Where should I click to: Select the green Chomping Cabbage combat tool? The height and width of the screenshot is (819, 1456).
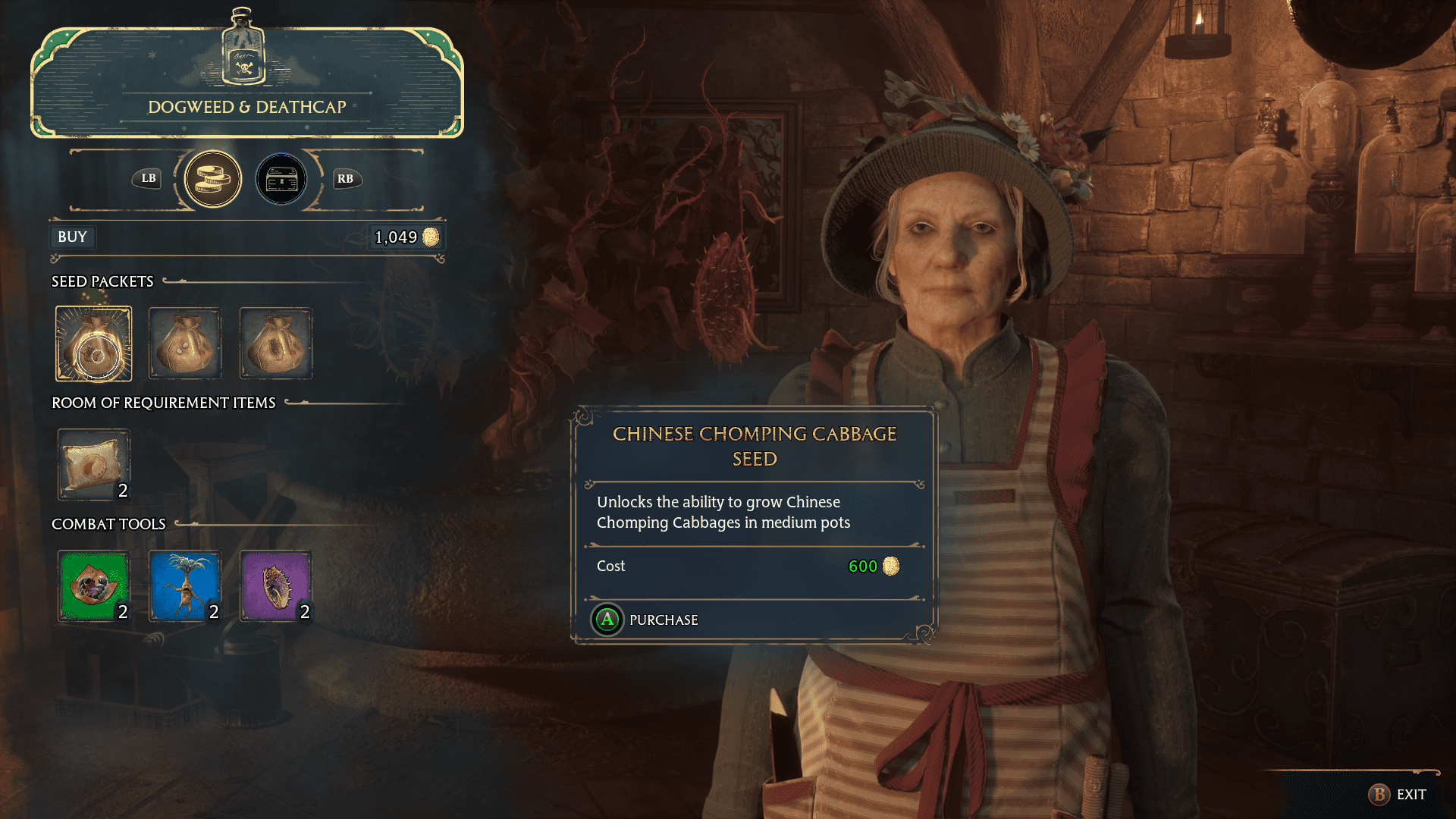pos(93,585)
